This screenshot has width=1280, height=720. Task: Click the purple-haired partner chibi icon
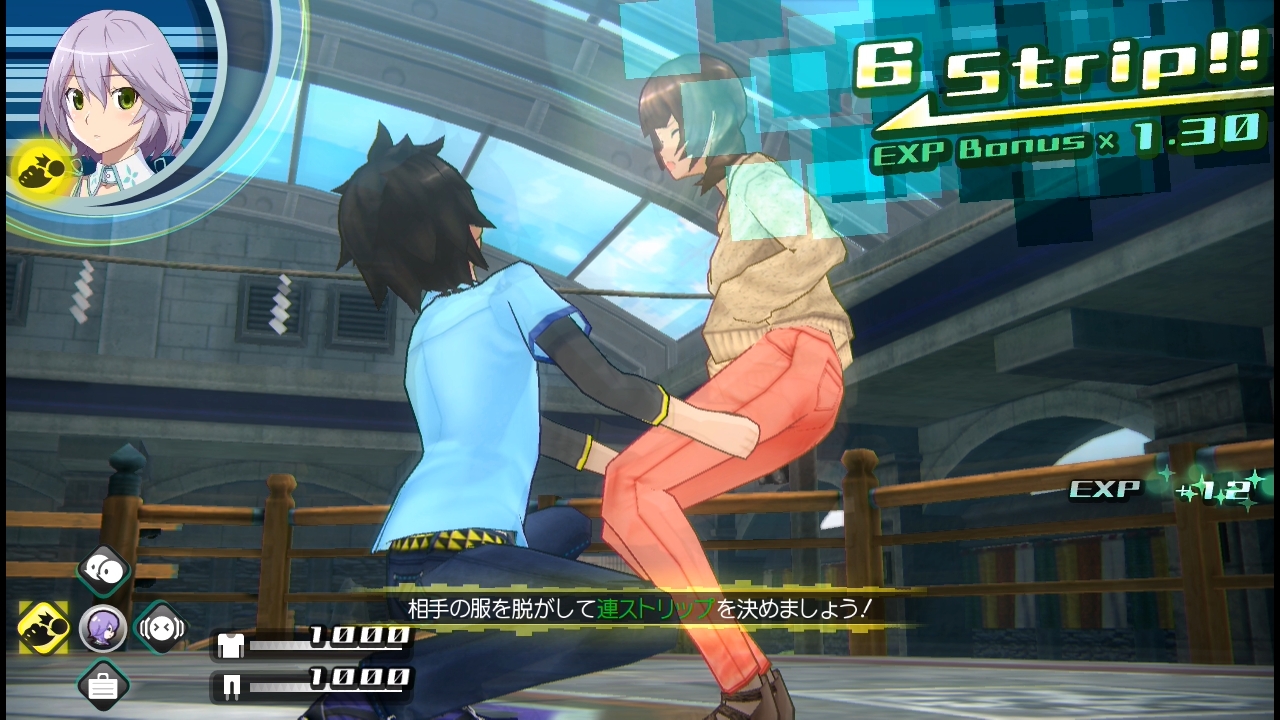103,628
